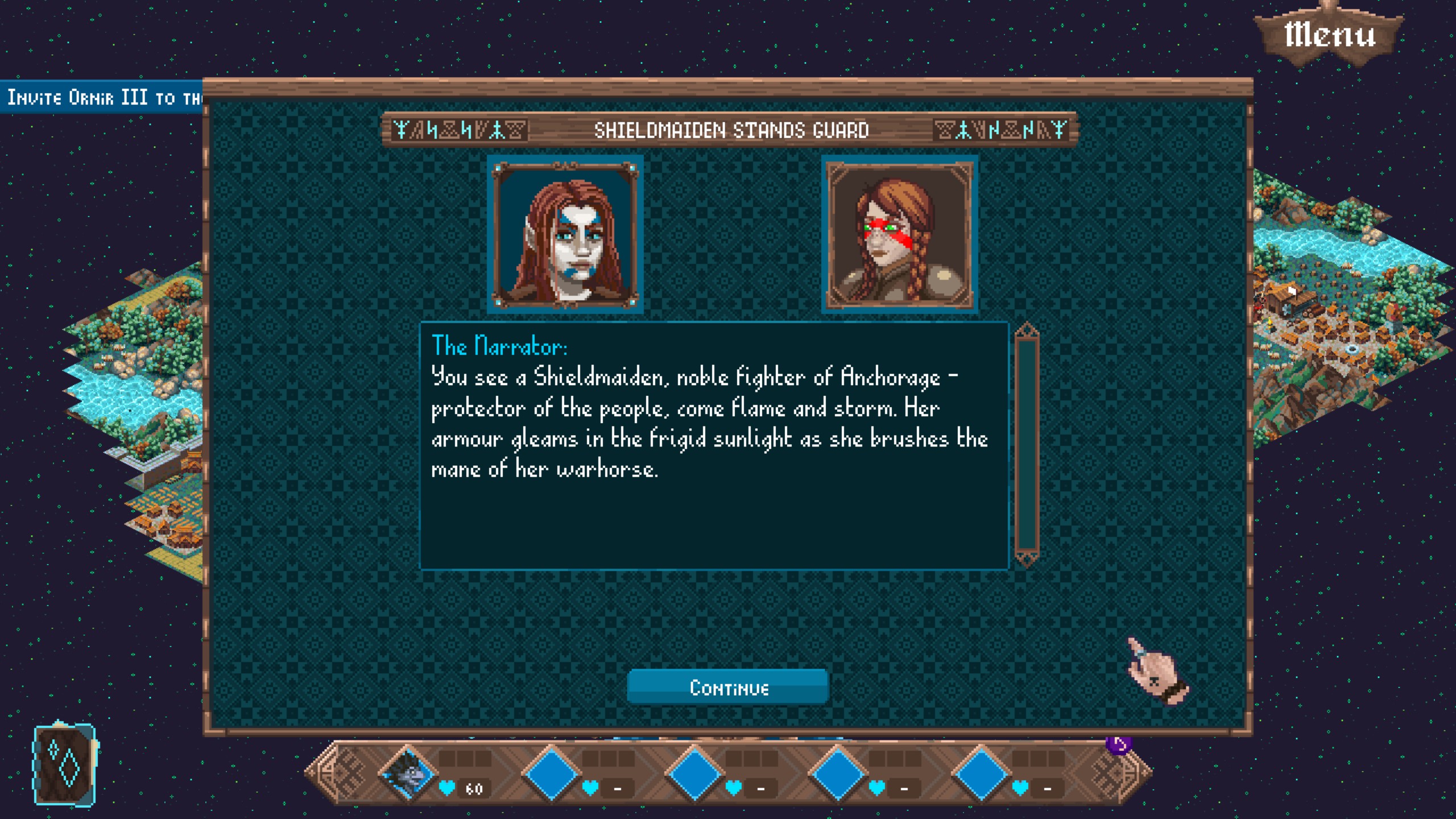1456x819 pixels.
Task: Select the red-masked Shieldmaiden portrait
Action: tap(900, 234)
